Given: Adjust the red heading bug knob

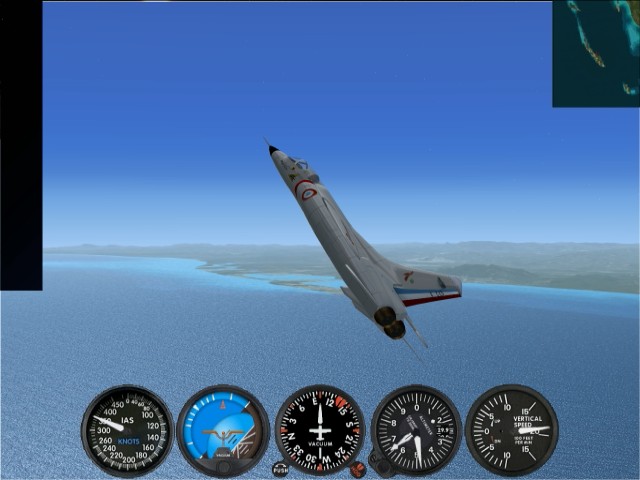Looking at the screenshot, I should pyautogui.click(x=357, y=469).
